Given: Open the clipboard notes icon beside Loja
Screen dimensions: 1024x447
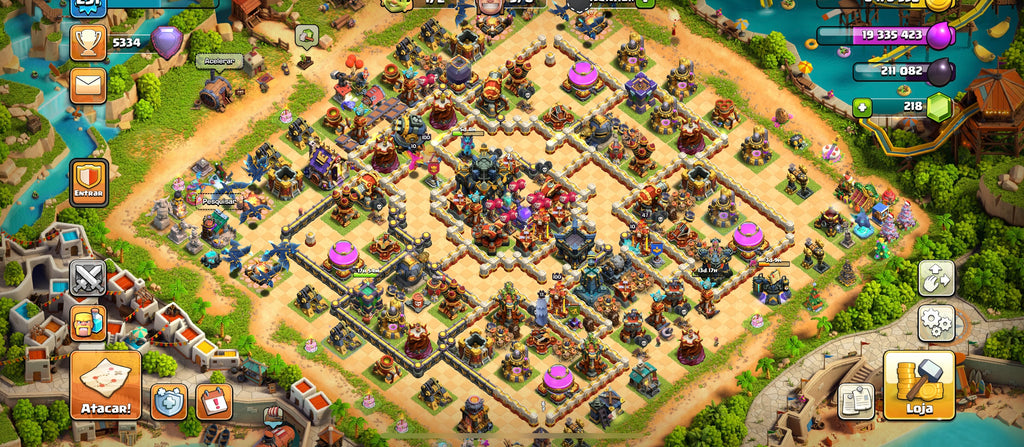Looking at the screenshot, I should pos(856,400).
